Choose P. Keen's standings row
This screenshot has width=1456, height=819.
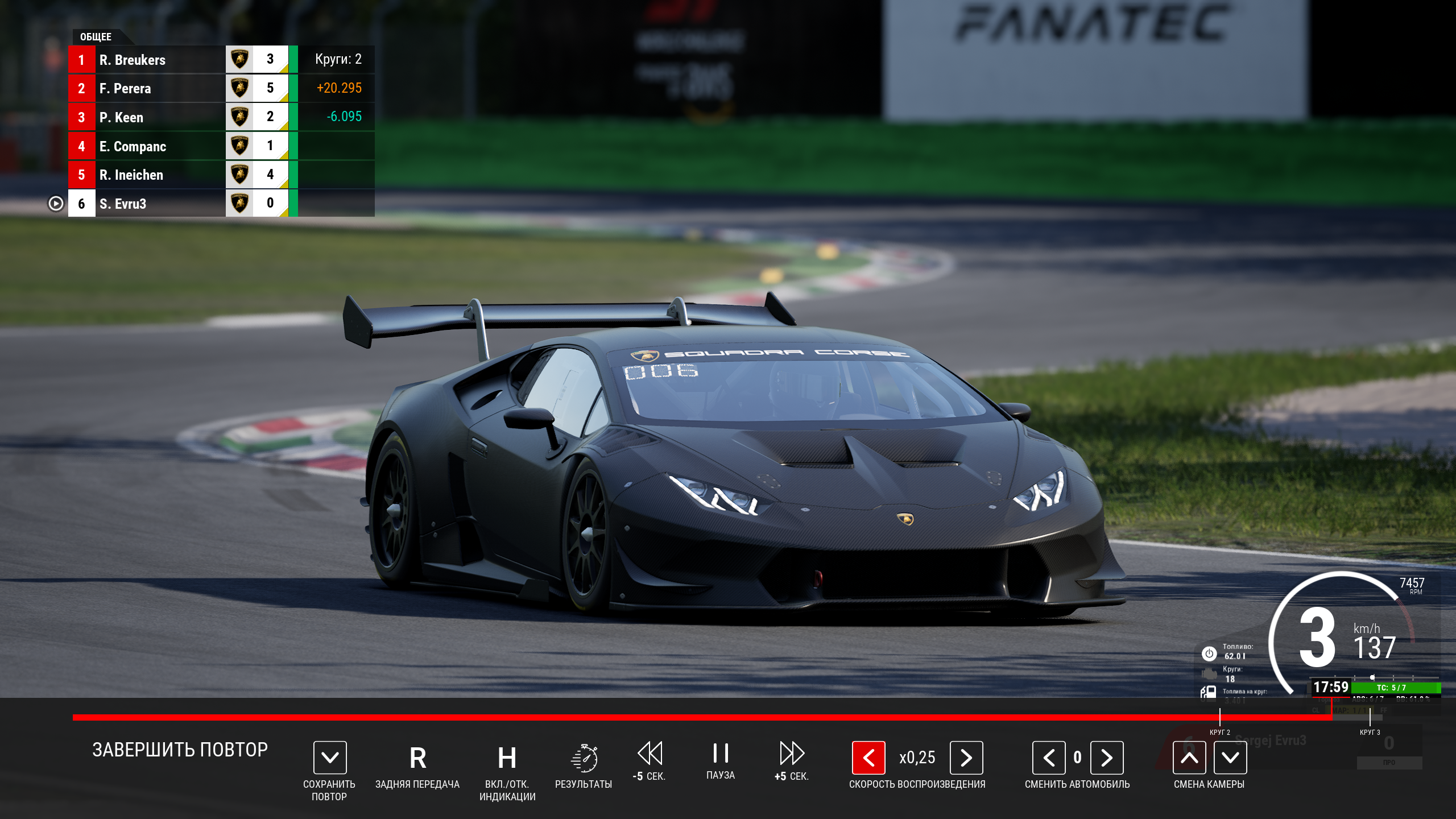tap(121, 117)
